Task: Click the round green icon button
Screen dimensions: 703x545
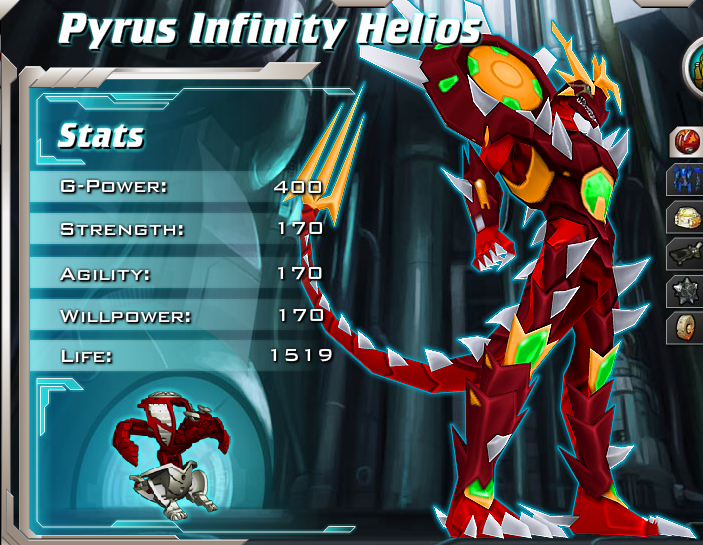Action: tap(694, 65)
